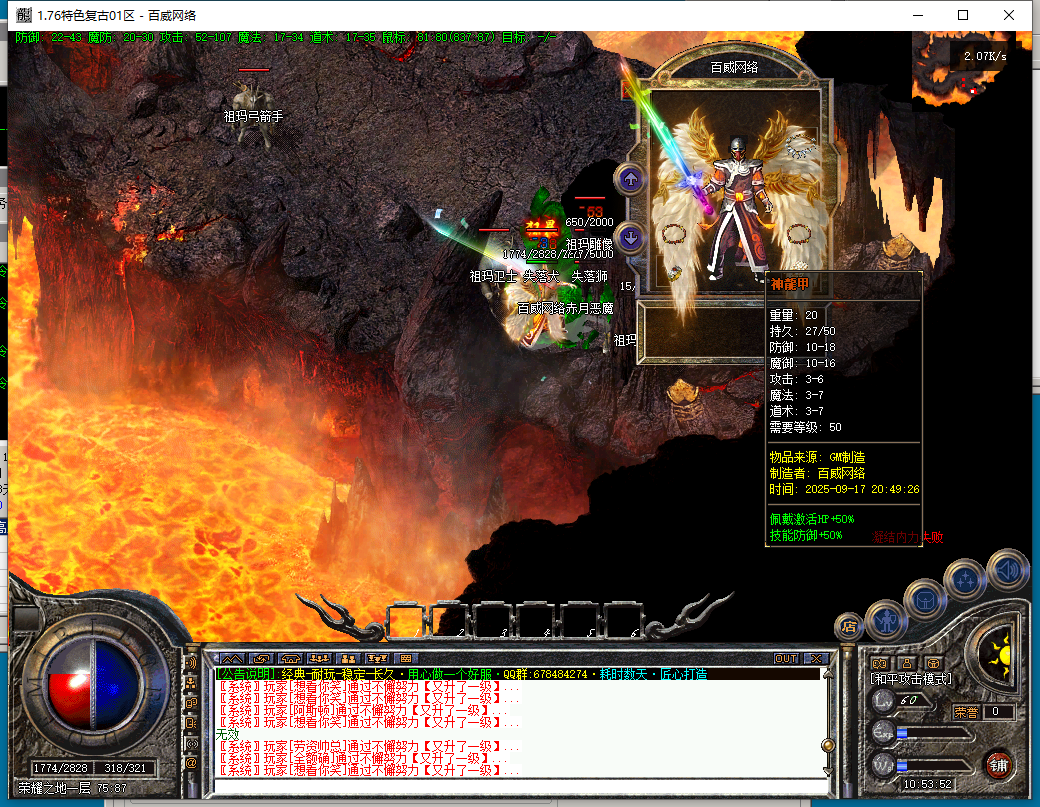Open the 店 shop button

tap(850, 627)
